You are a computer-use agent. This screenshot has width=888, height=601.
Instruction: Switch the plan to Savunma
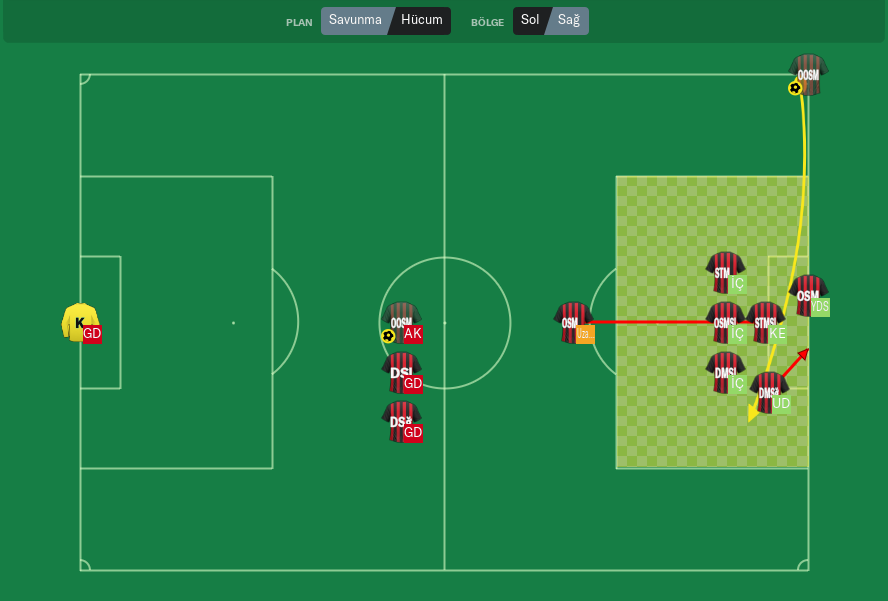click(355, 20)
